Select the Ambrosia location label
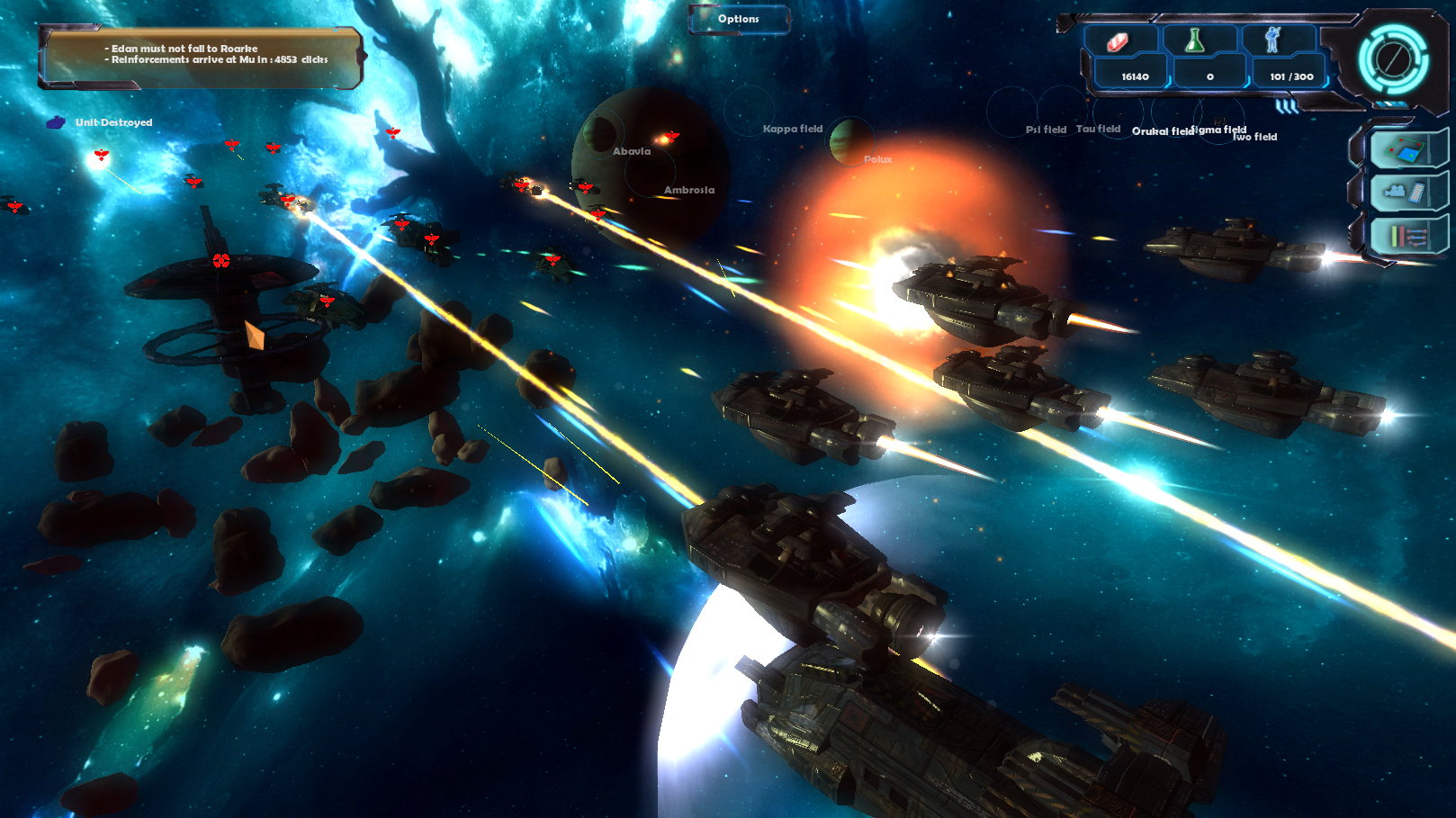This screenshot has width=1456, height=818. click(689, 190)
